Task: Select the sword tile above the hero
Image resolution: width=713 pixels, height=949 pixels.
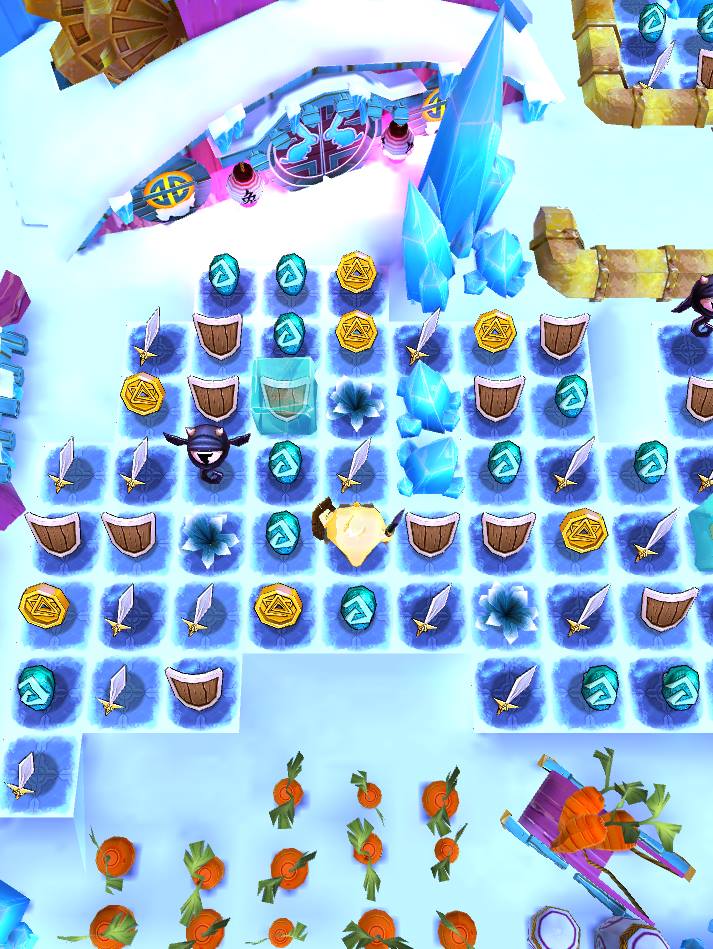Action: click(355, 465)
